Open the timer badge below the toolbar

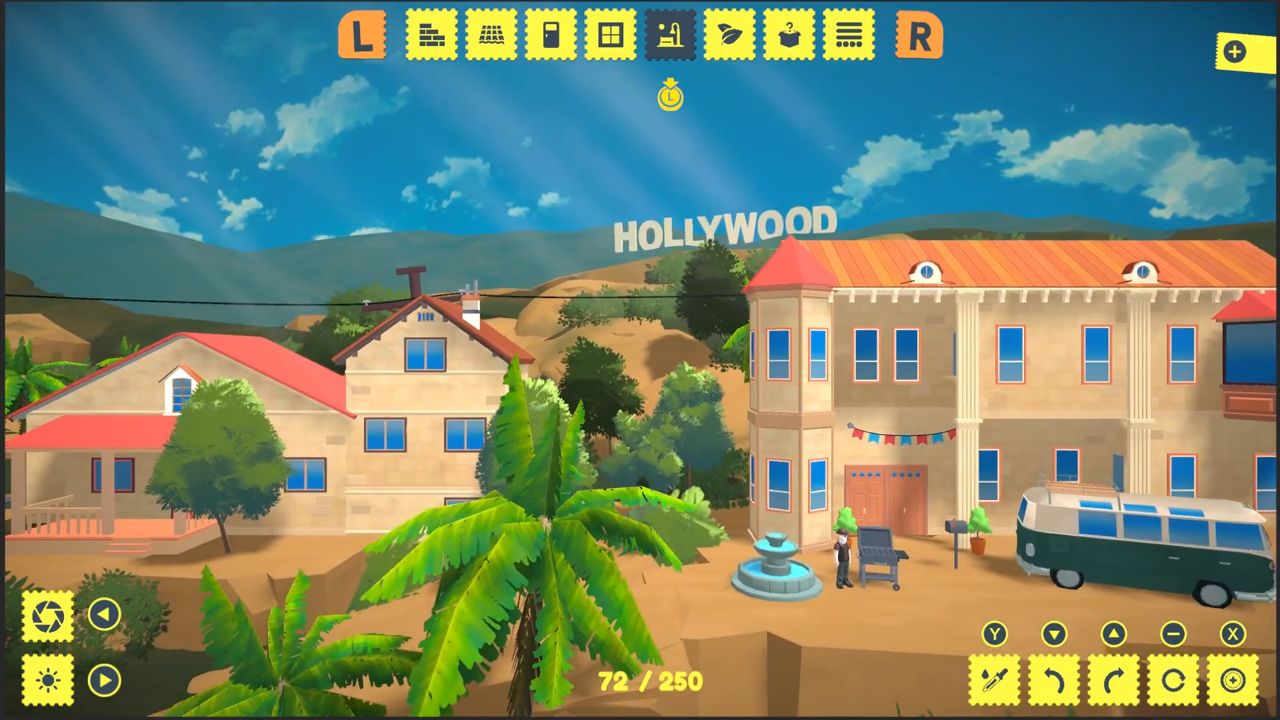point(671,97)
